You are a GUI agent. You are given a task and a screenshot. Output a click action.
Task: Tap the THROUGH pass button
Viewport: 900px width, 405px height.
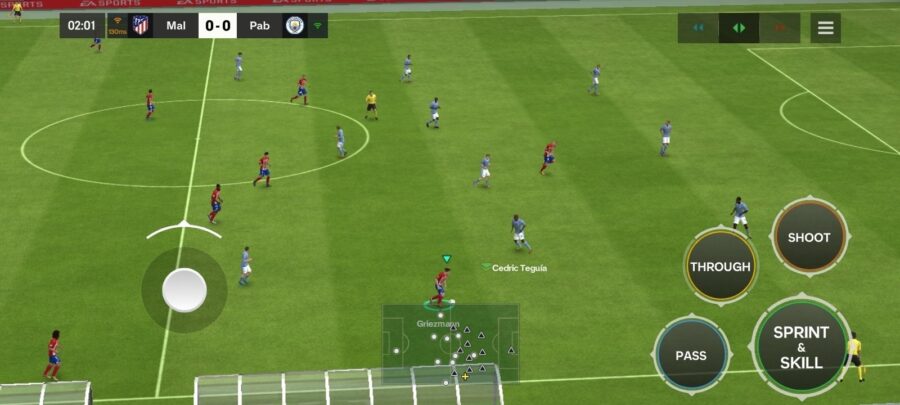(720, 267)
